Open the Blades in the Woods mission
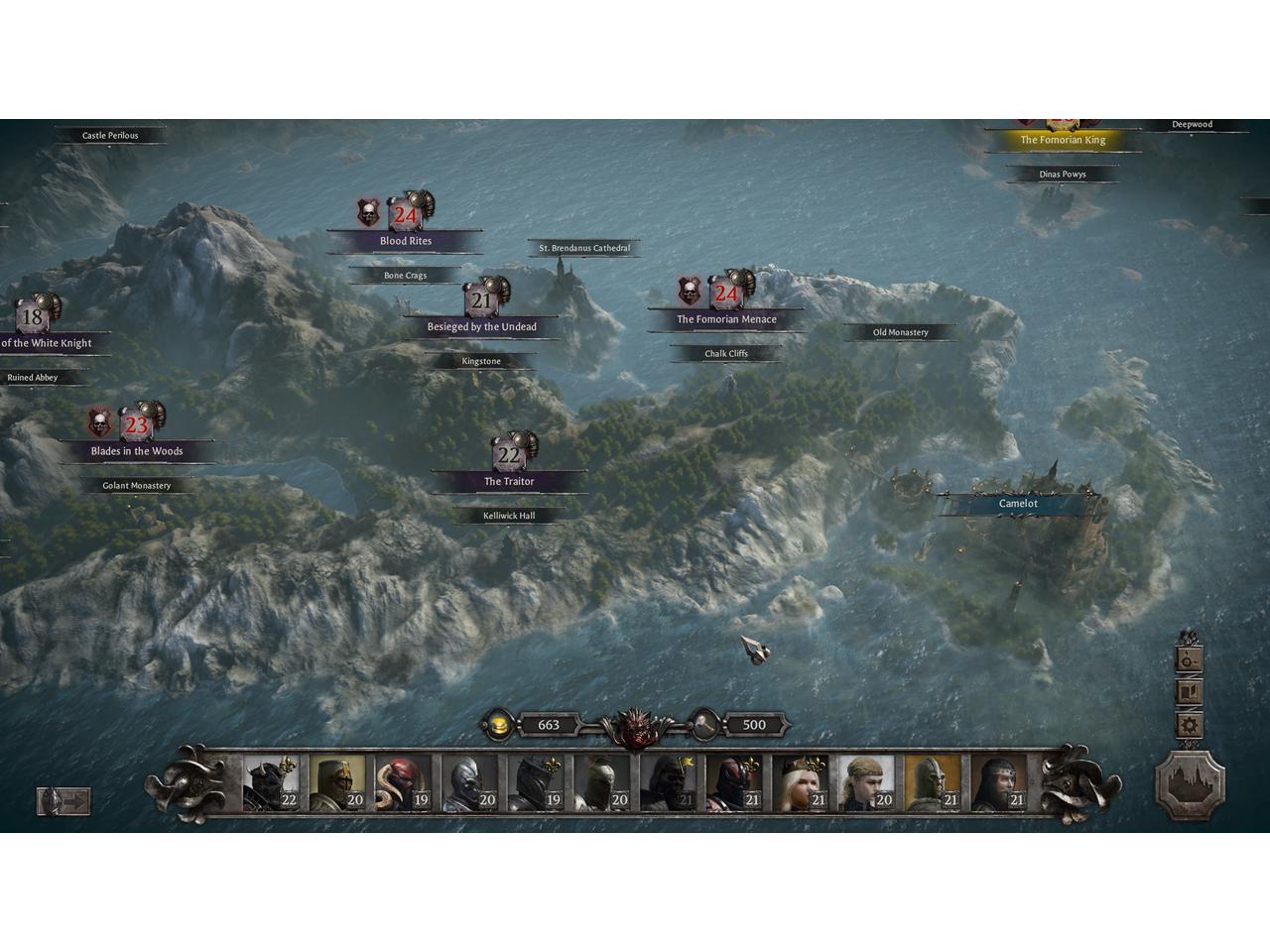The height and width of the screenshot is (952, 1270). 137,450
